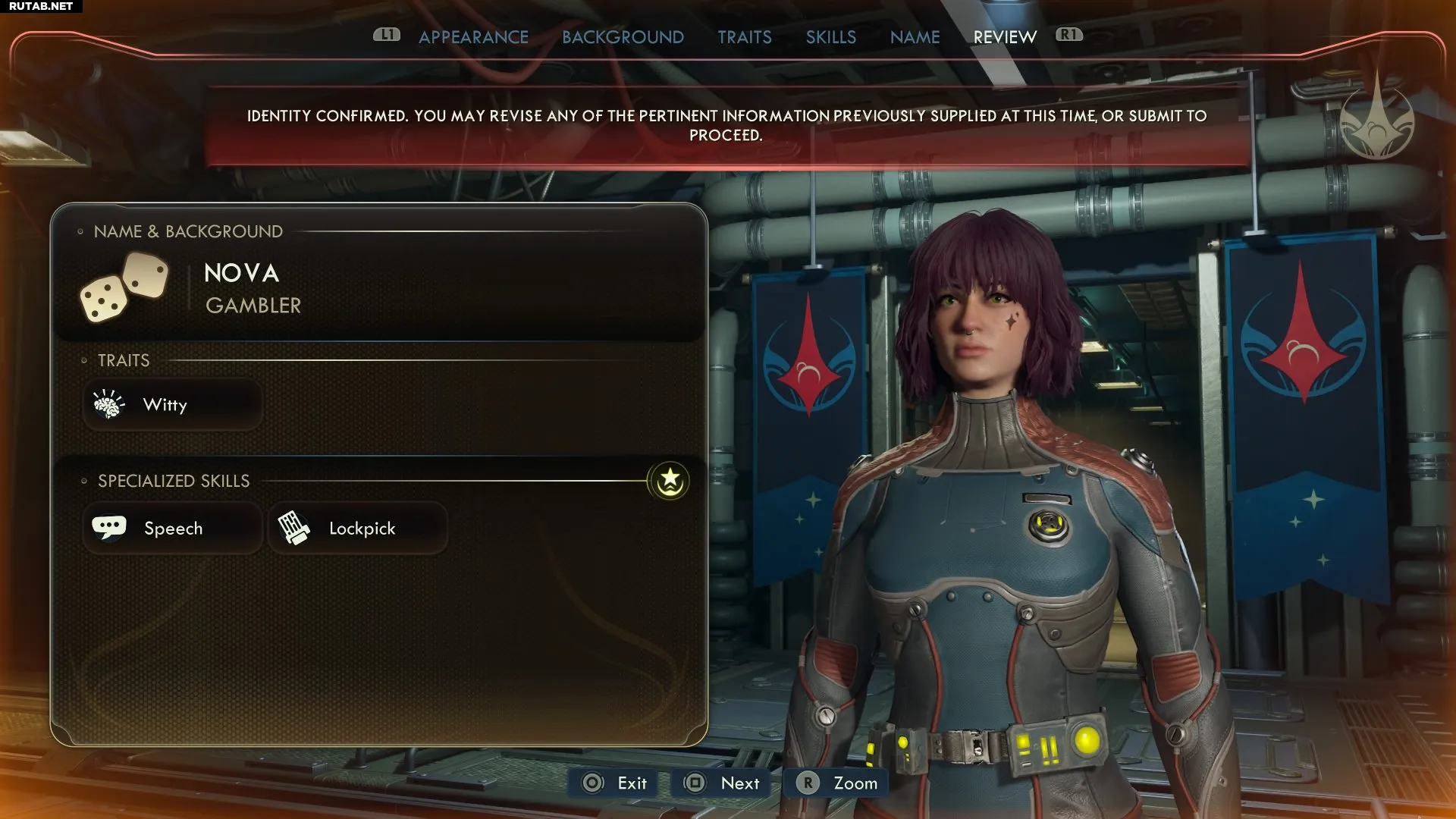Viewport: 1456px width, 819px height.
Task: Switch to the Name tab
Action: click(x=915, y=37)
